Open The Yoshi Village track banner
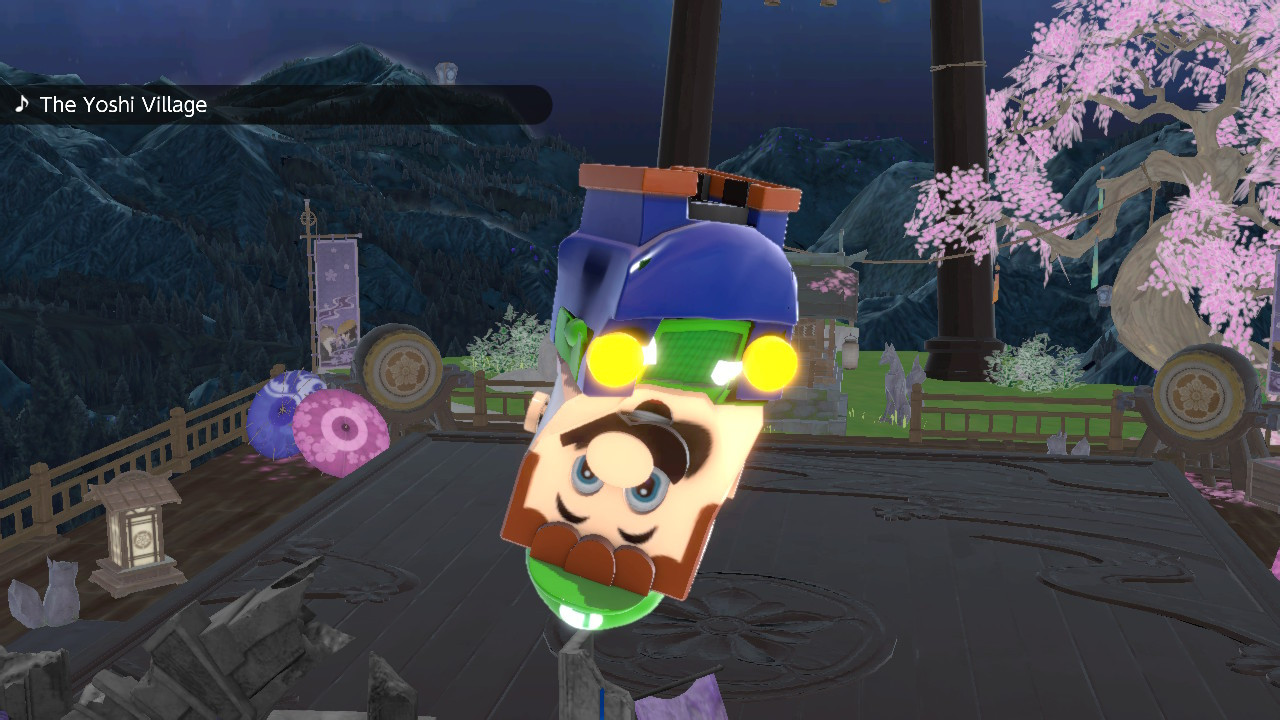This screenshot has height=720, width=1280. (120, 104)
